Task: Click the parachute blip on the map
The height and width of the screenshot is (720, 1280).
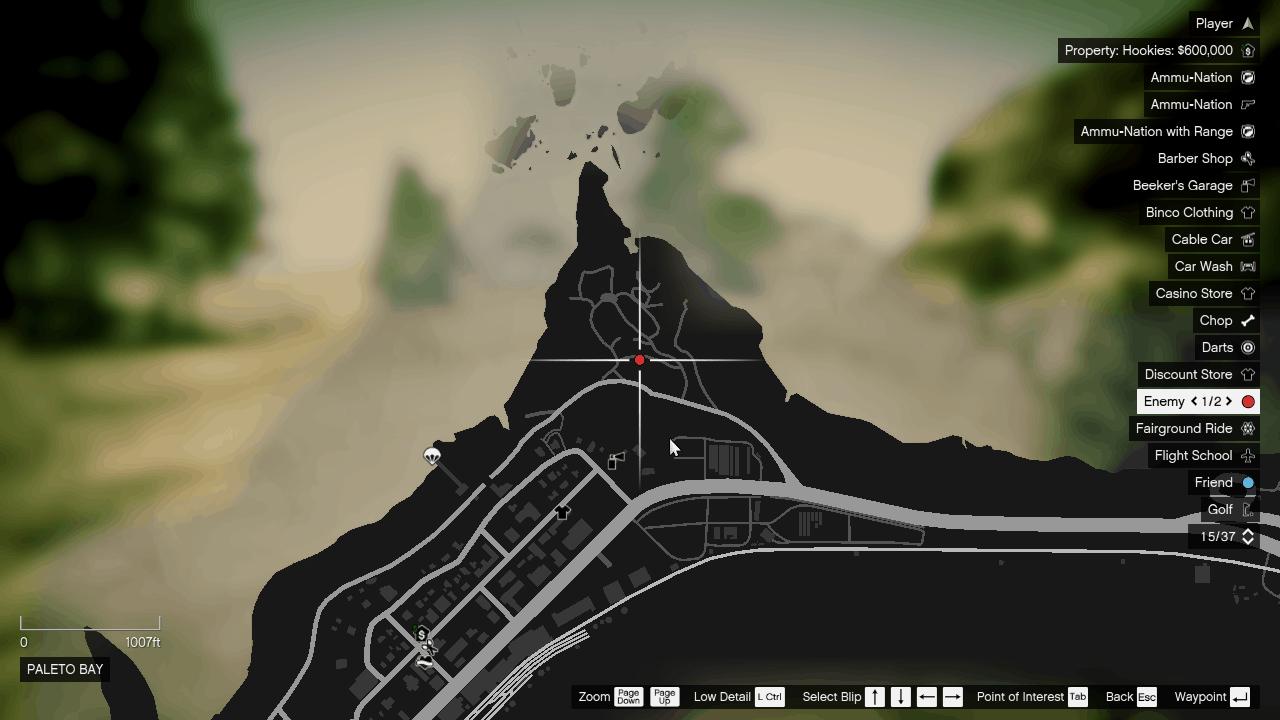Action: point(430,456)
